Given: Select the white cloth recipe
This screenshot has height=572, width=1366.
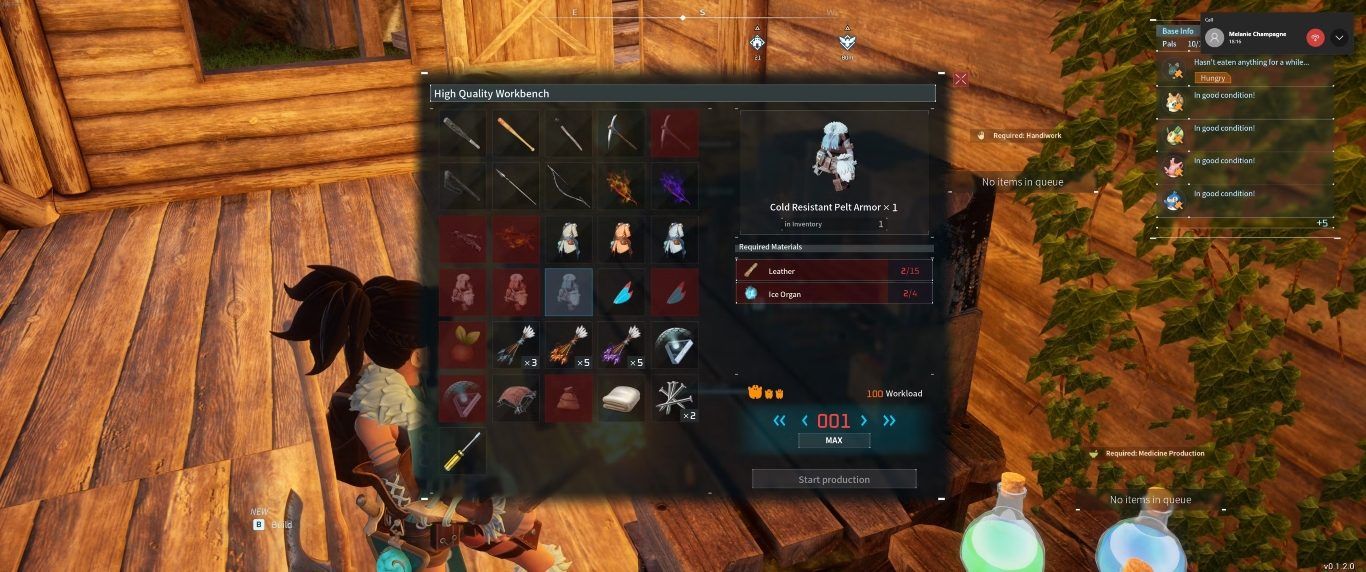Looking at the screenshot, I should 622,398.
